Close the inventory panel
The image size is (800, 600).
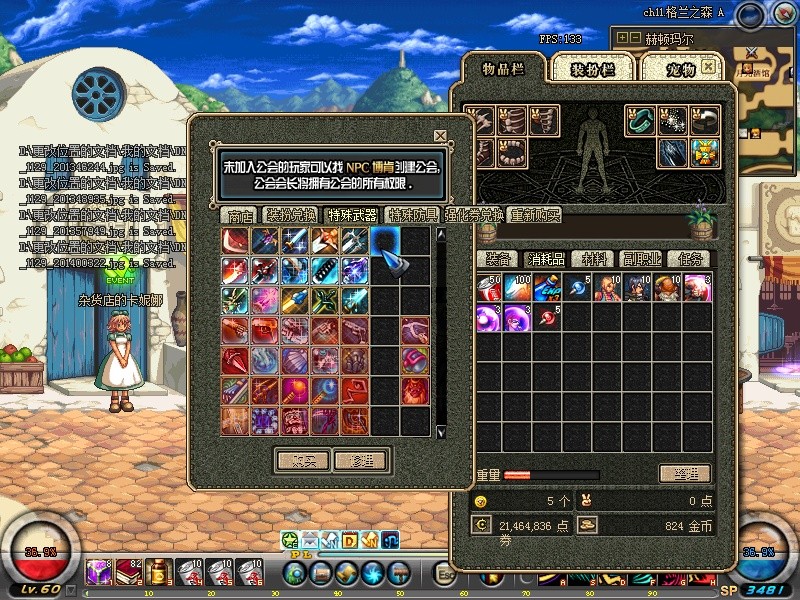tap(708, 67)
